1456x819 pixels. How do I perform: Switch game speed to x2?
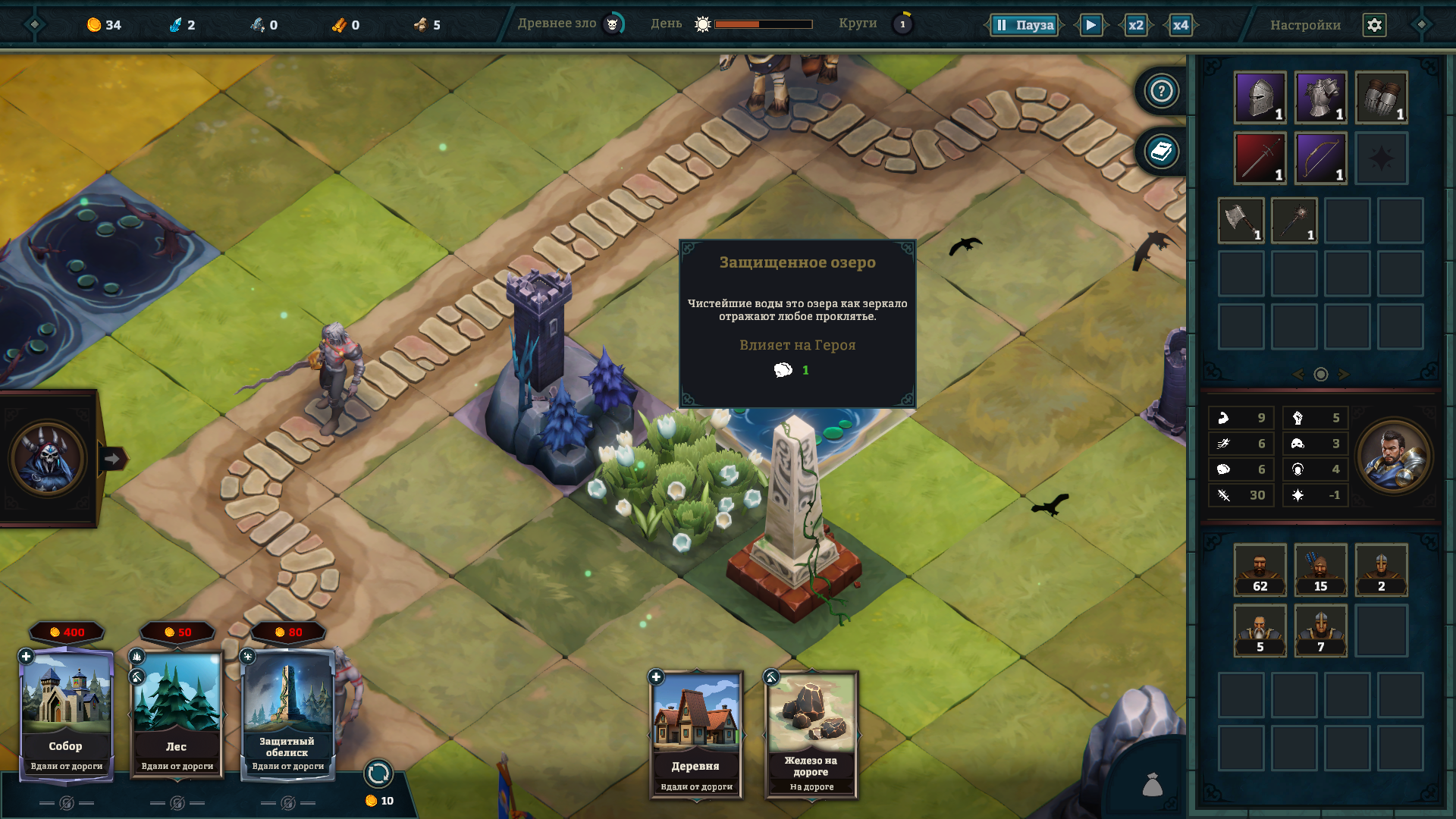pos(1135,25)
